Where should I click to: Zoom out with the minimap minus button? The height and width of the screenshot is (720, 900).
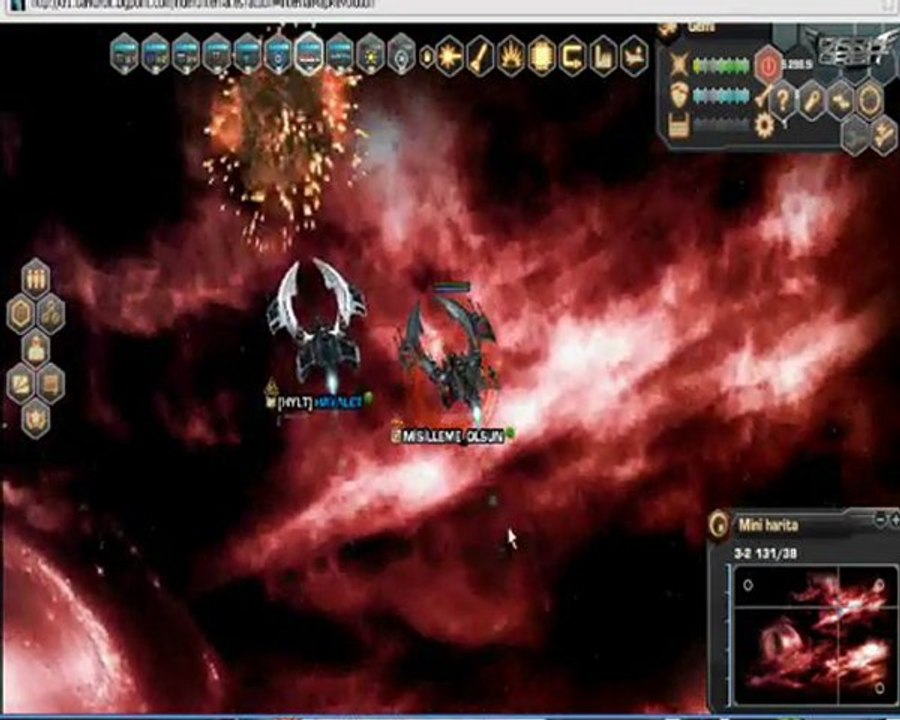pyautogui.click(x=879, y=519)
